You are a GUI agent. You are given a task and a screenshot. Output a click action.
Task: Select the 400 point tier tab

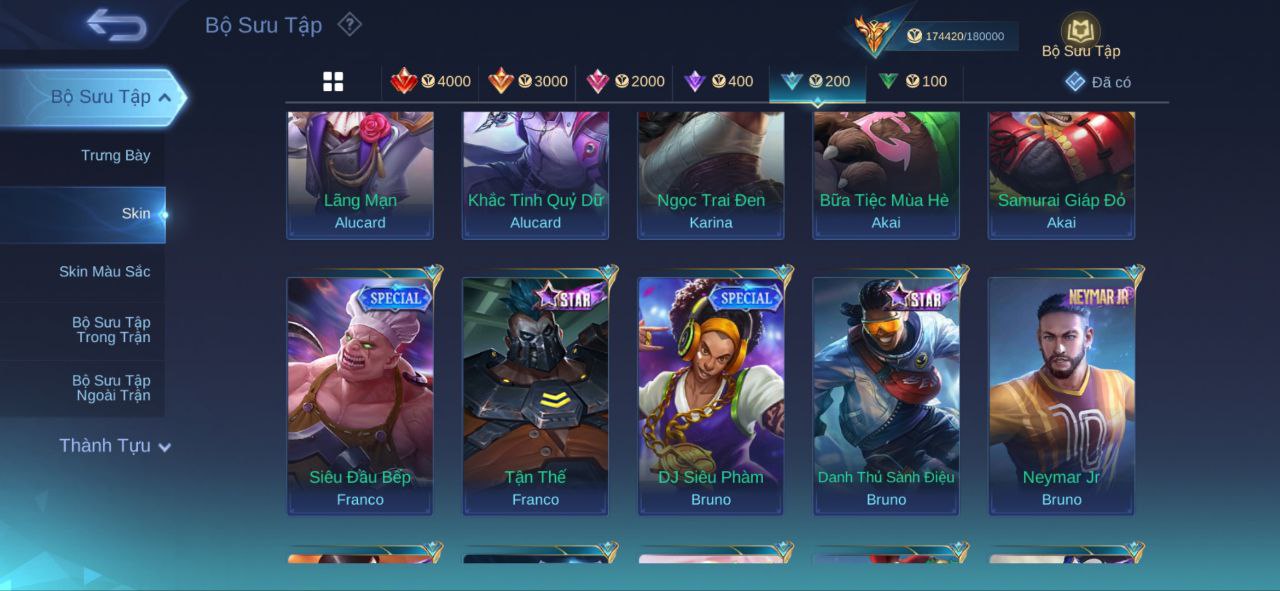719,82
